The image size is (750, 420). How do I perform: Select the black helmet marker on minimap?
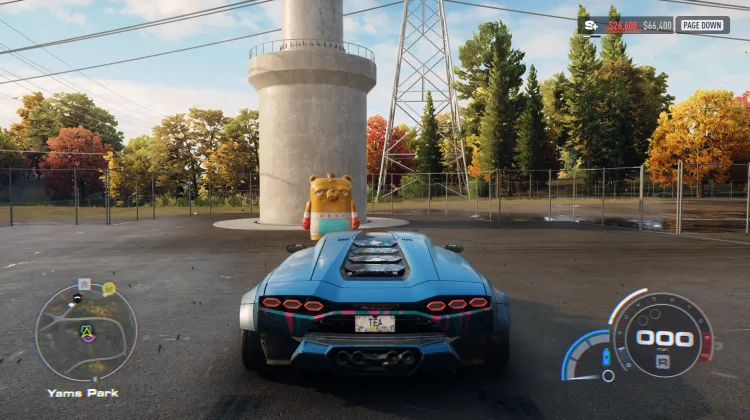tap(77, 298)
